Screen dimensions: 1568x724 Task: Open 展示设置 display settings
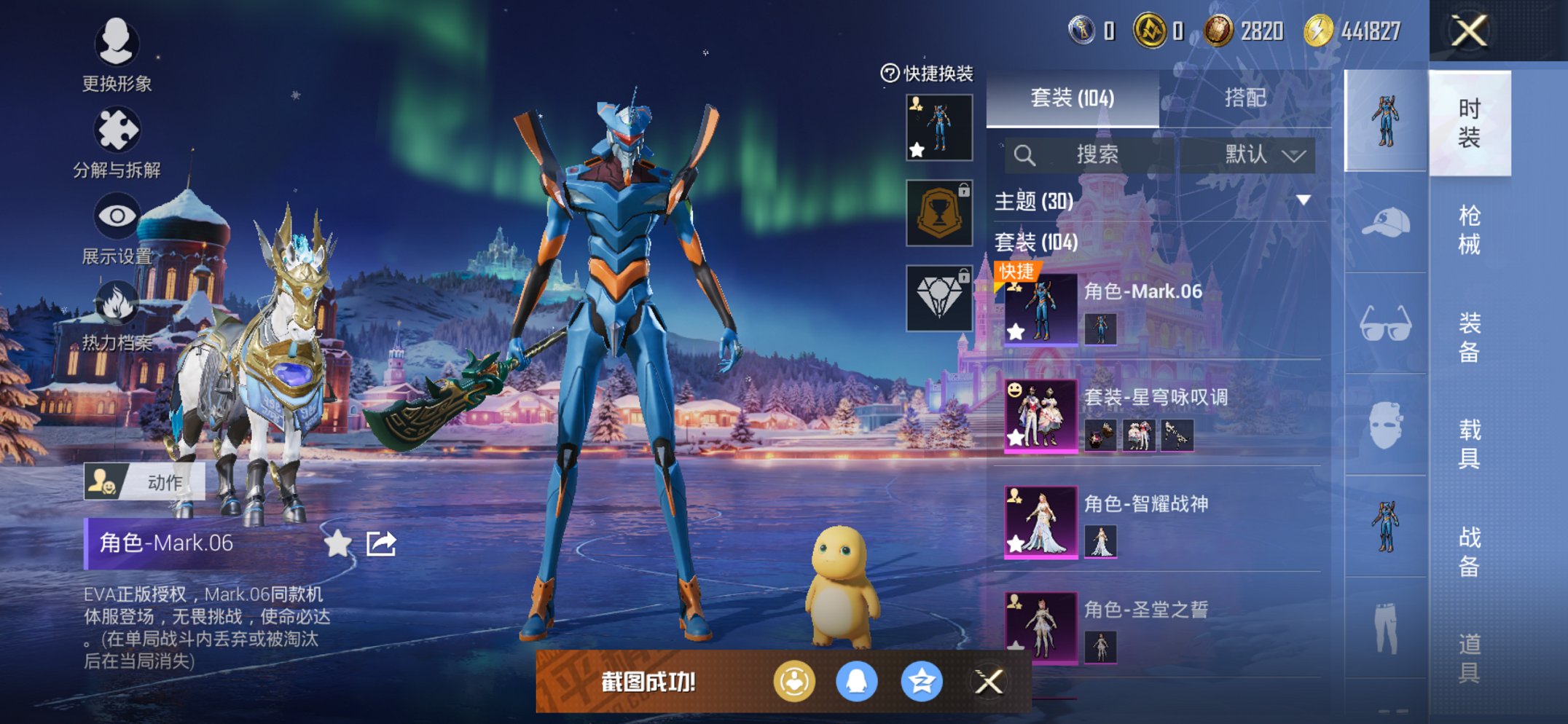117,227
